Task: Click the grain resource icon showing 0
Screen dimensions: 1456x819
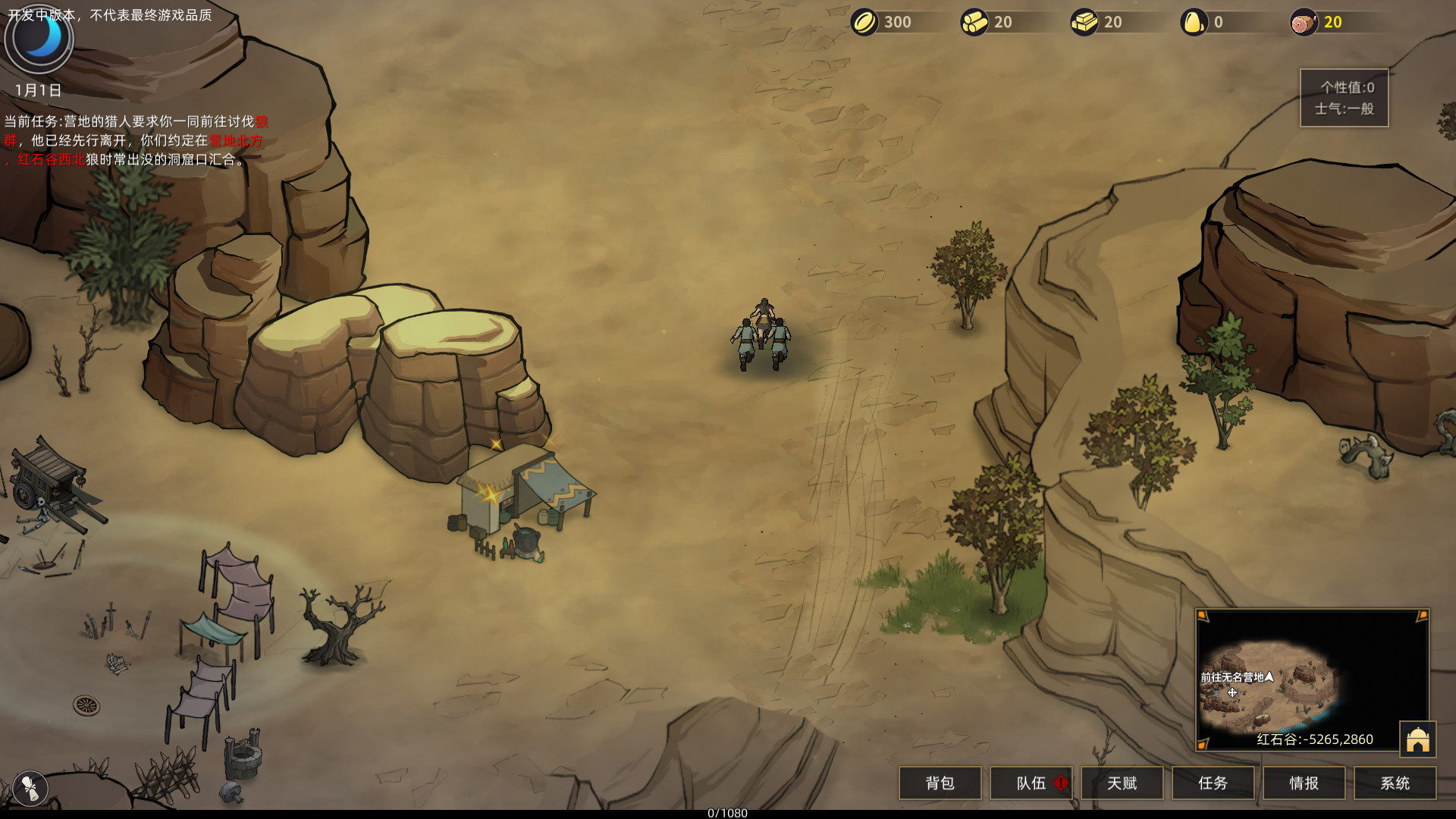Action: [x=1194, y=22]
